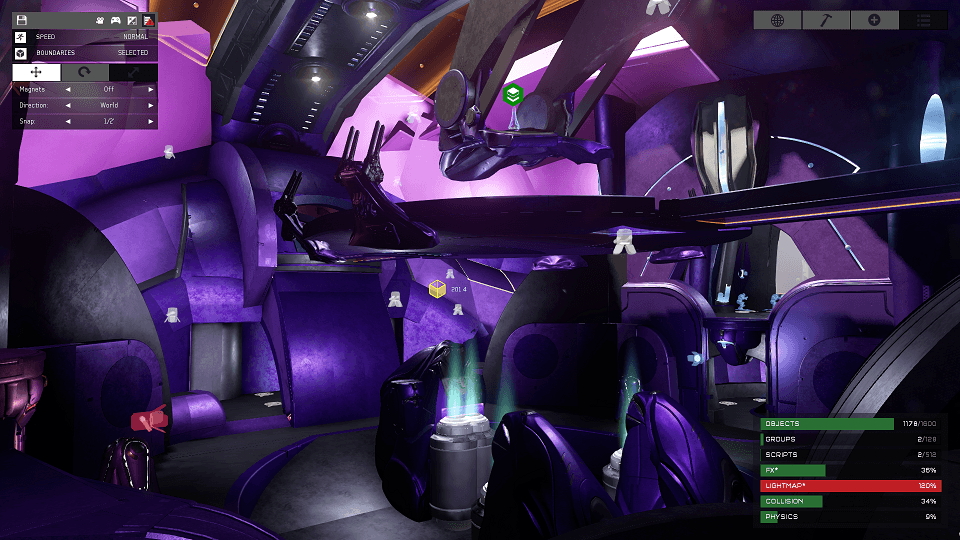Open the budget warning icon with red triangle
This screenshot has width=960, height=540.
coord(147,20)
